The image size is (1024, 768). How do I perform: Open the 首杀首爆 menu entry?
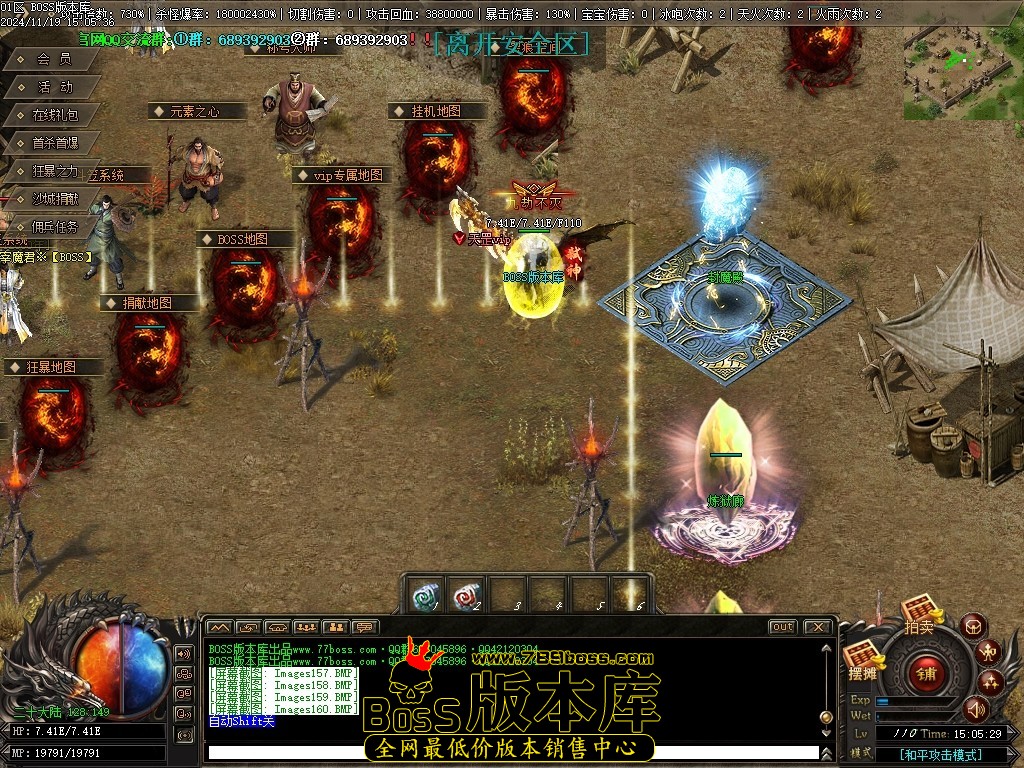tap(54, 143)
